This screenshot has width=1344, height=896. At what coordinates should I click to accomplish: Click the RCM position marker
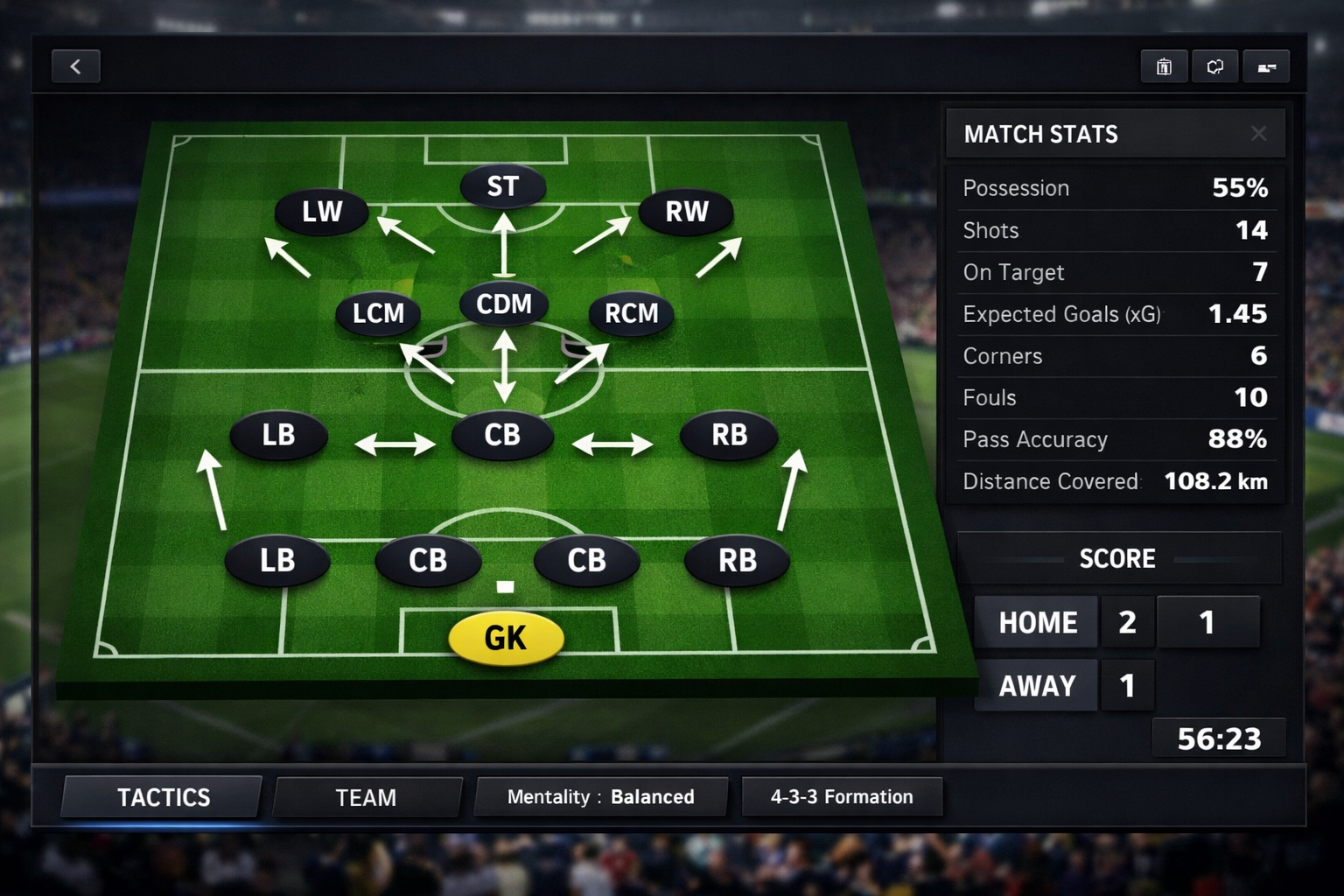pos(630,313)
